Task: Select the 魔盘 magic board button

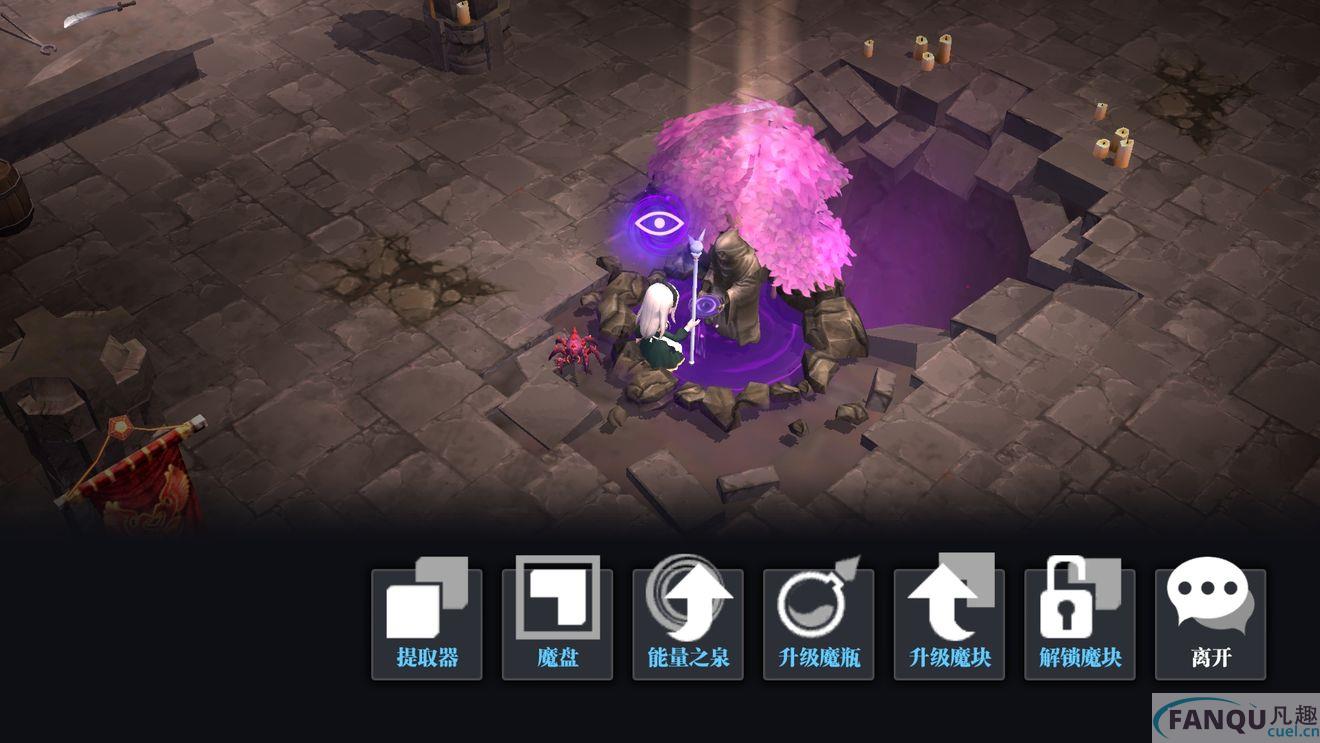Action: [557, 623]
